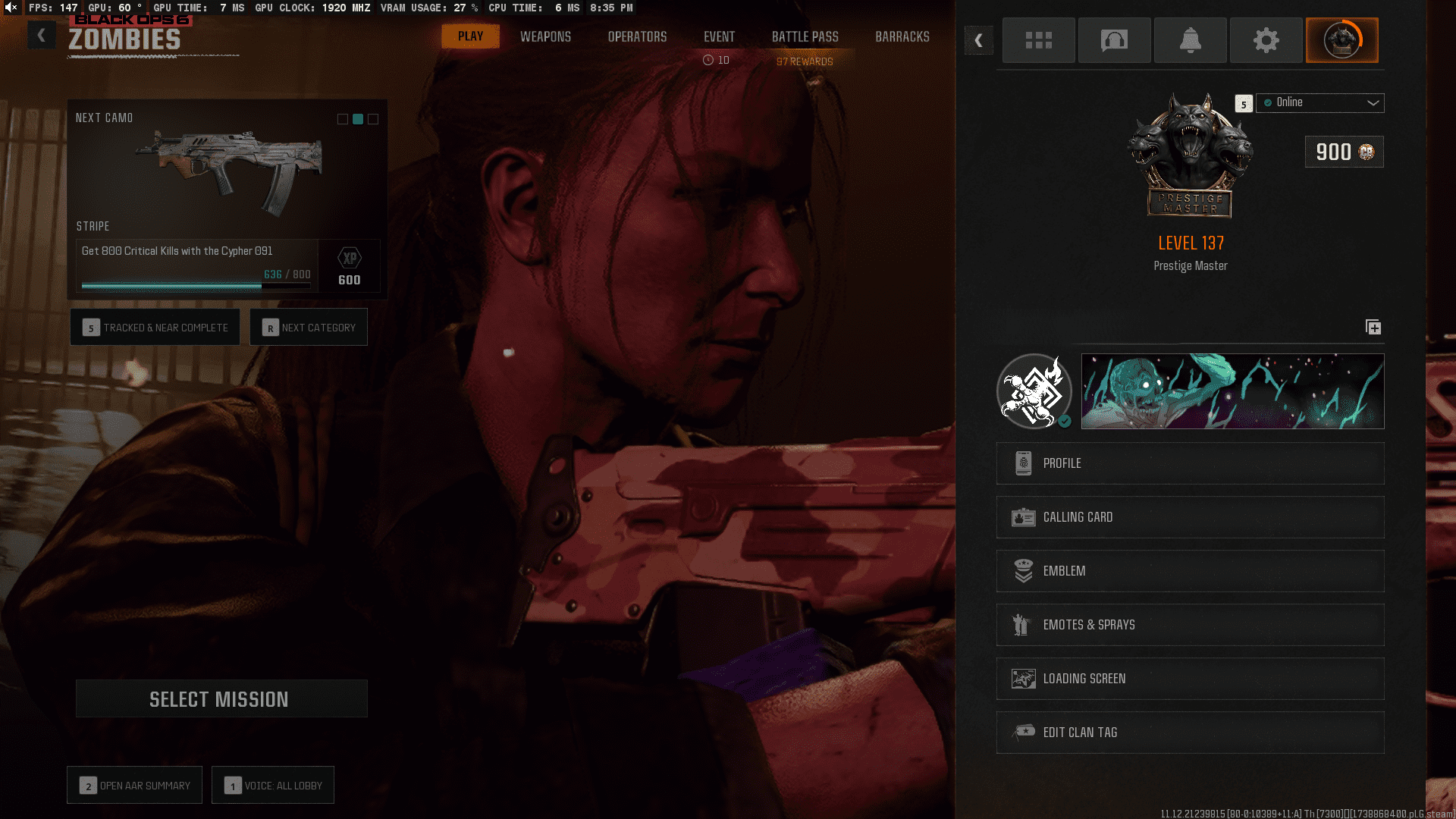1456x819 pixels.
Task: Select the zombie calling card thumbnail
Action: pyautogui.click(x=1232, y=391)
